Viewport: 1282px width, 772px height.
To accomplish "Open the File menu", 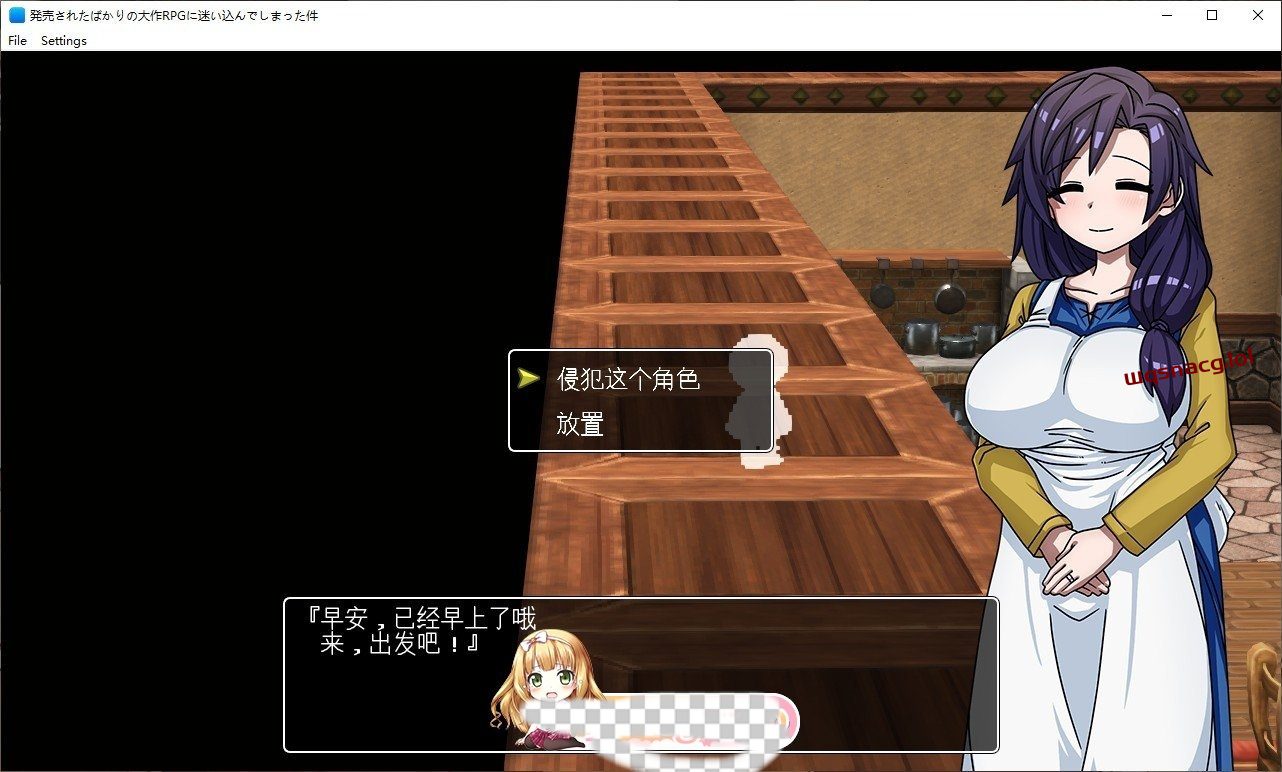I will tap(16, 41).
